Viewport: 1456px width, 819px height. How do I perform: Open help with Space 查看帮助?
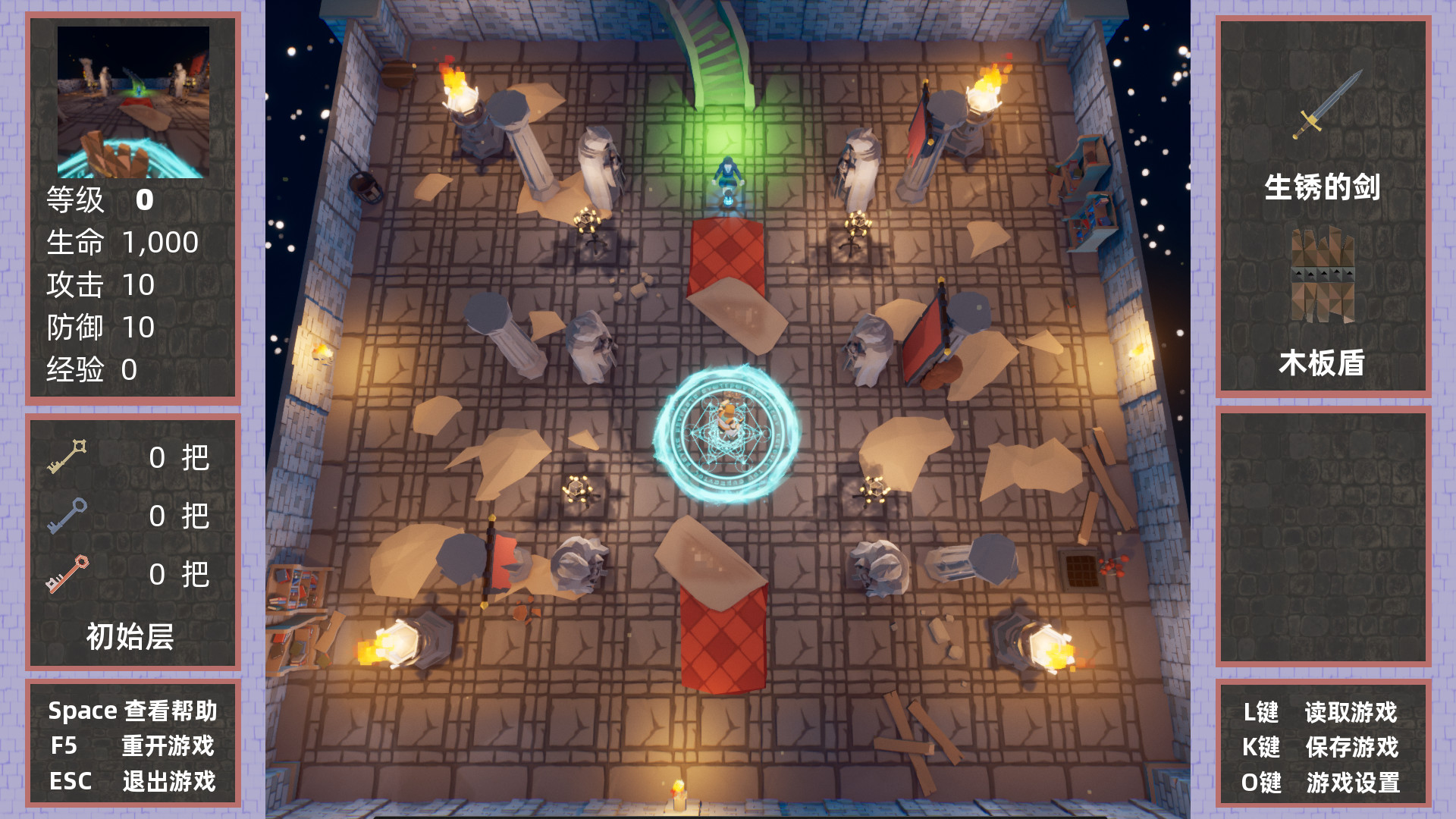tap(133, 711)
